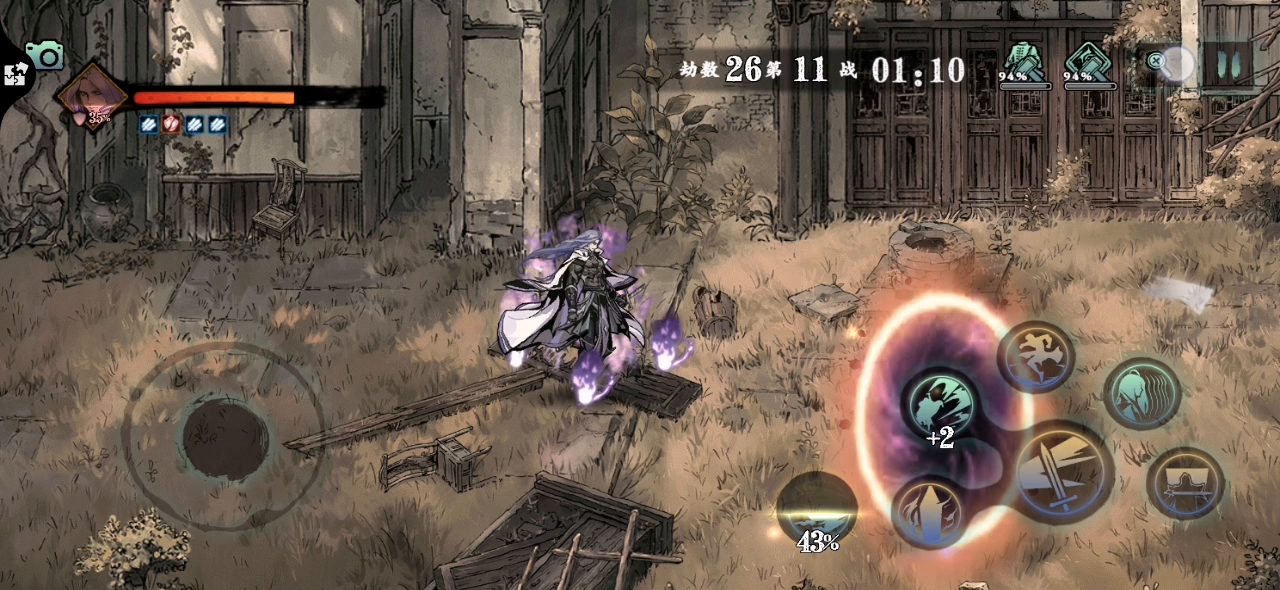Activate the leaping dash skill
1280x590 pixels.
coord(1035,356)
